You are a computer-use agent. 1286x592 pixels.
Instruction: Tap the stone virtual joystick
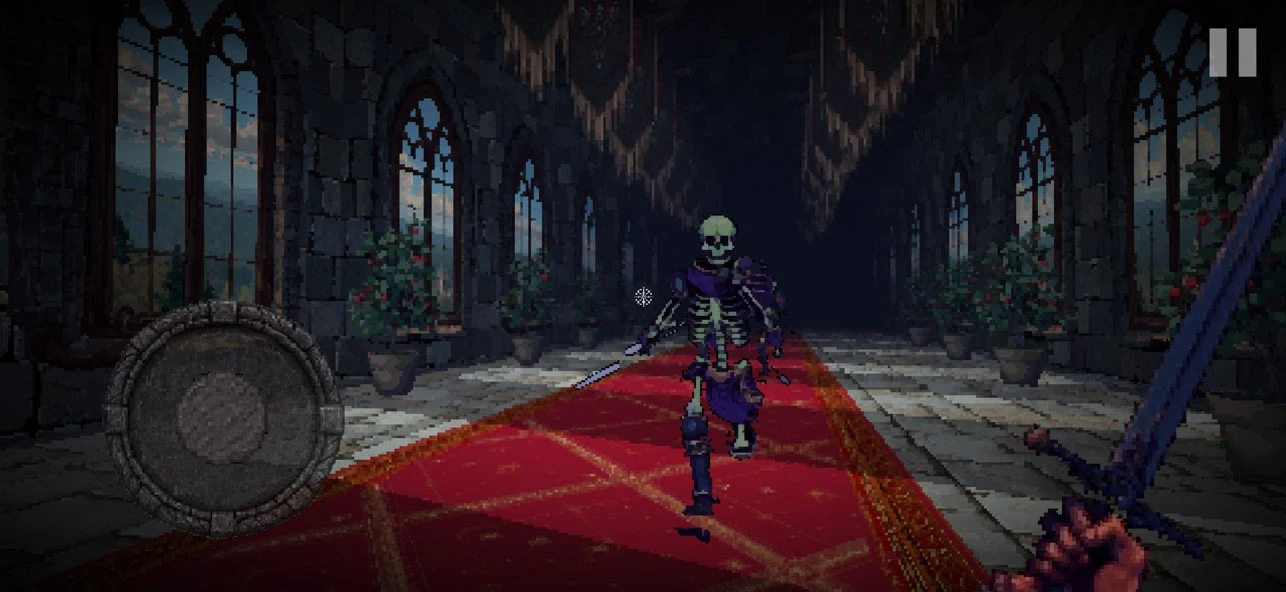point(223,417)
